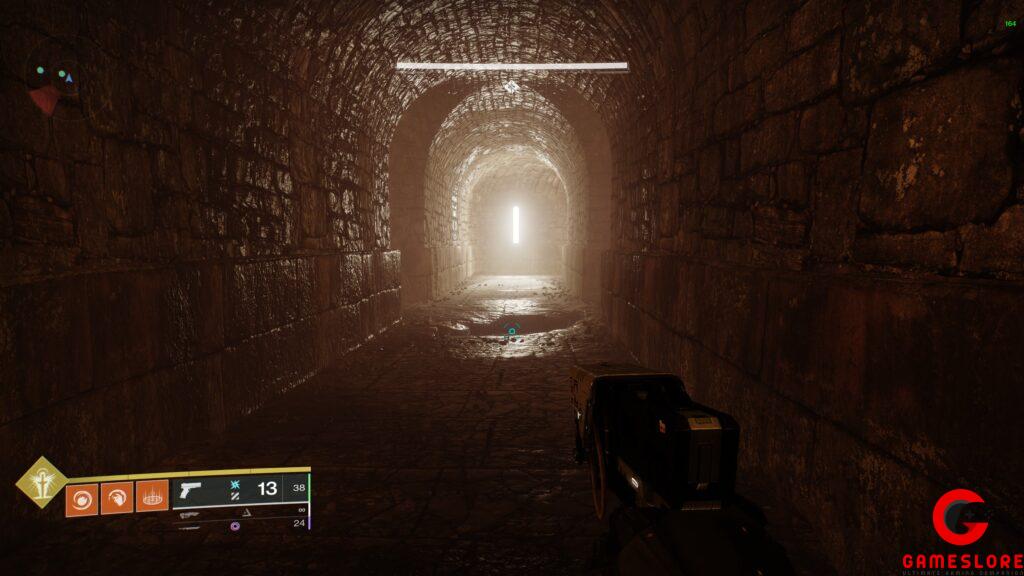Screen dimensions: 1024x576
Task: Click the radar in the corner
Action: (x=50, y=82)
